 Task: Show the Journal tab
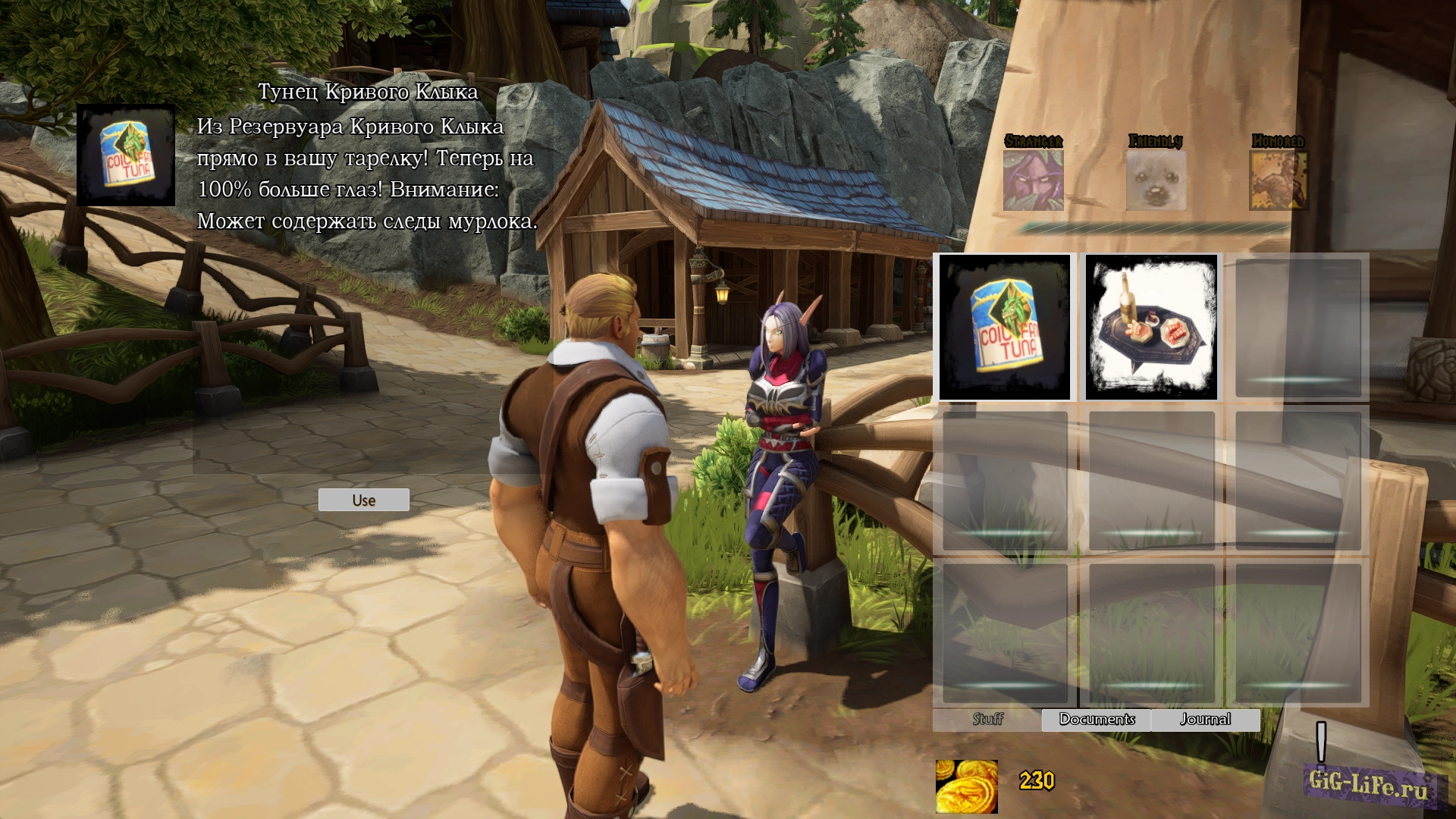1205,719
